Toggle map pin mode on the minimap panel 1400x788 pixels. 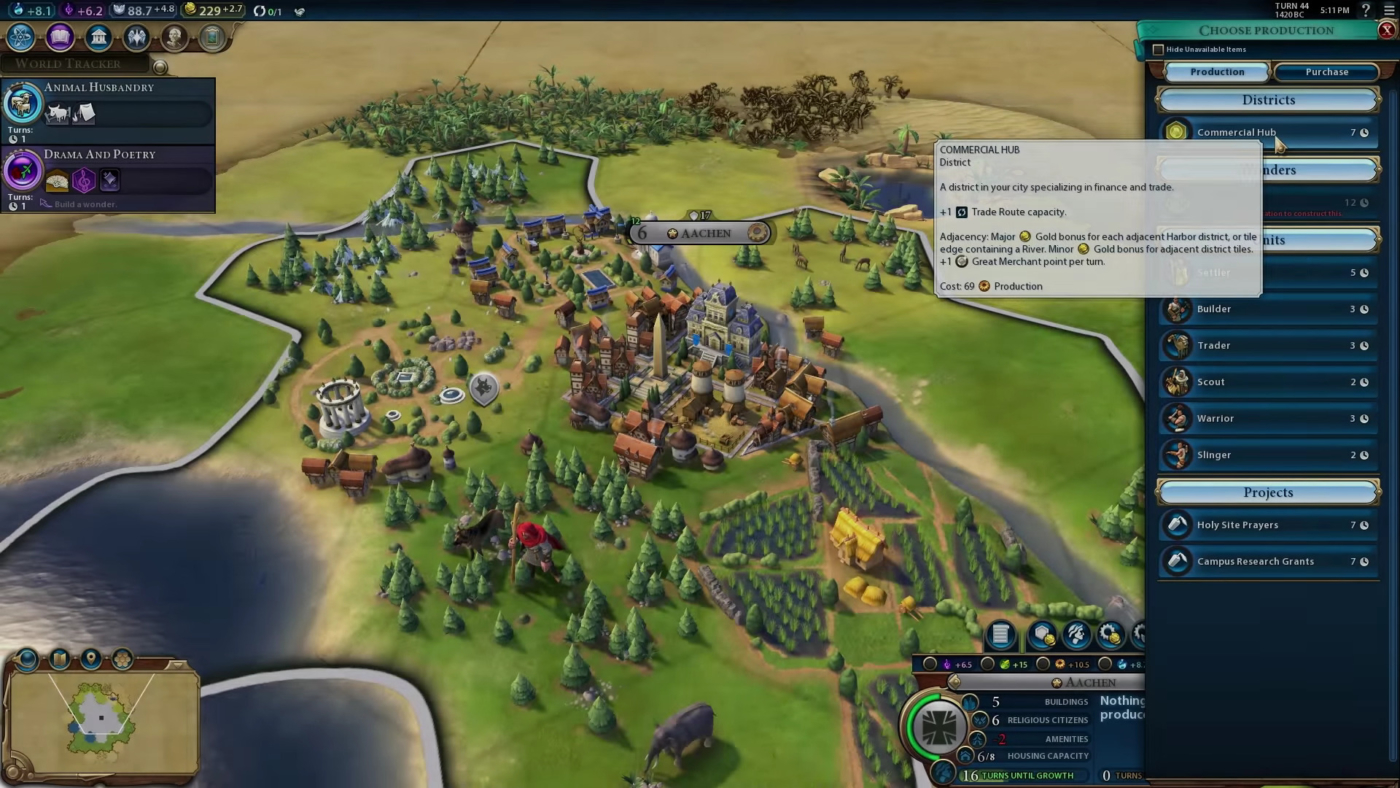tap(91, 659)
